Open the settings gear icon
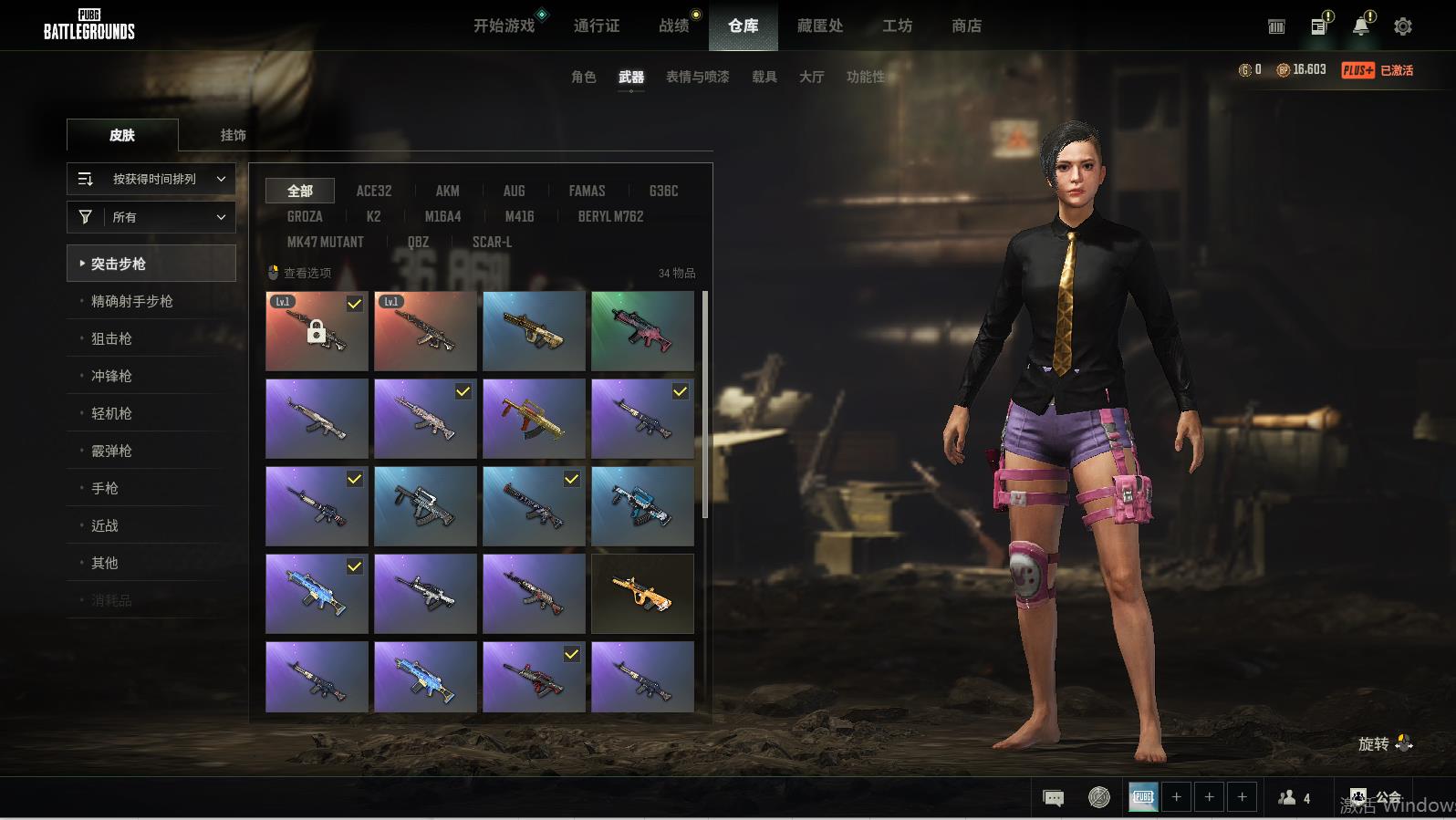 [x=1402, y=26]
